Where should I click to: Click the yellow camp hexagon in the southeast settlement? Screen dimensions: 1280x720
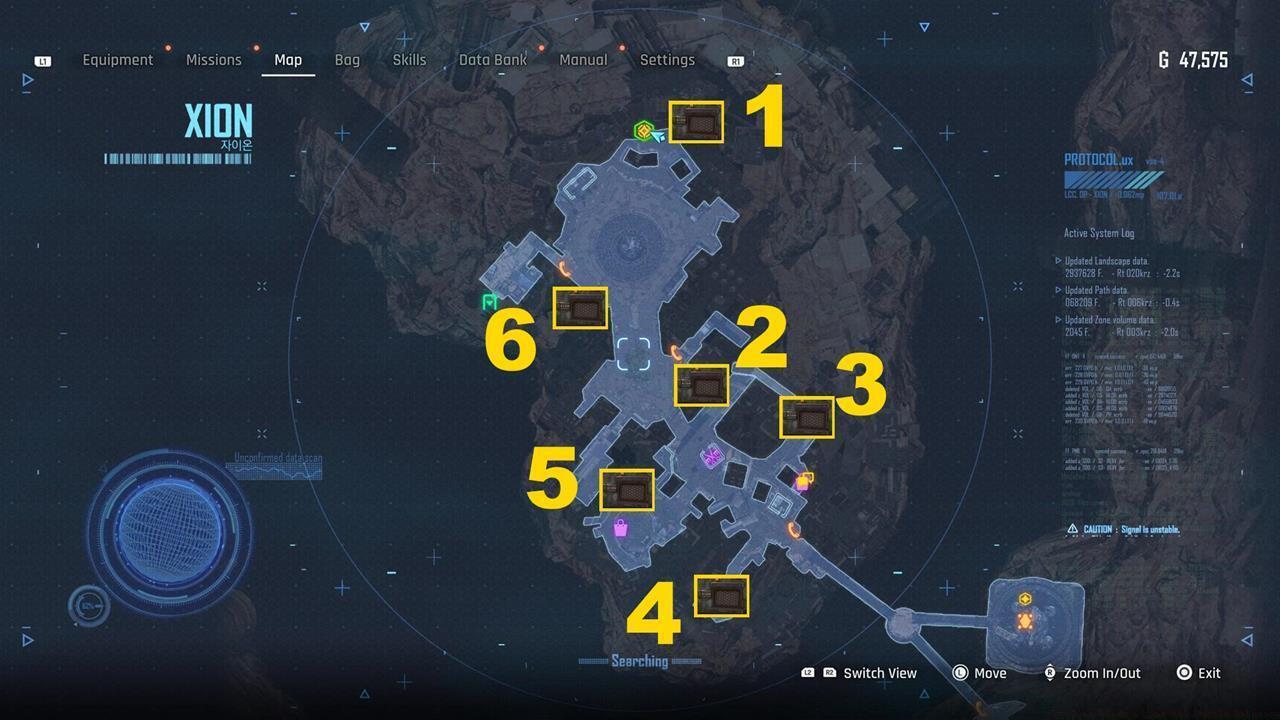(x=1025, y=598)
